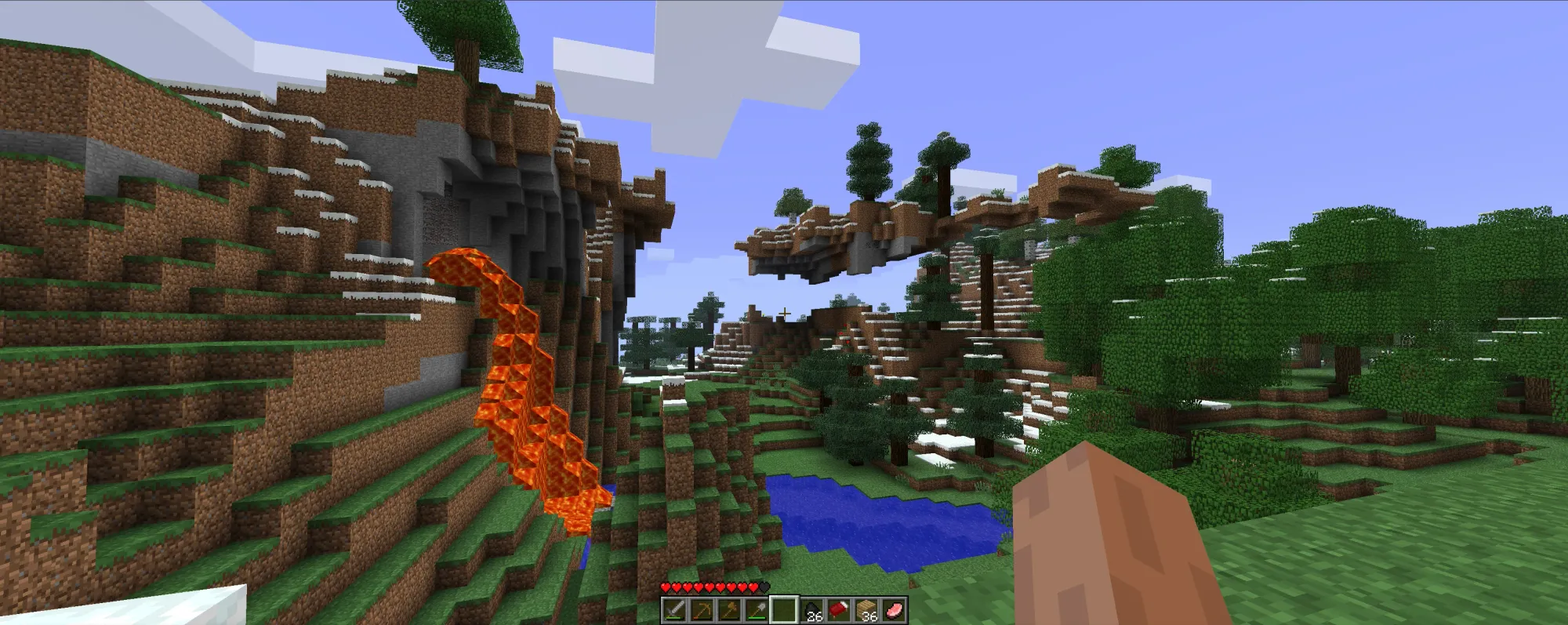Click the first red heart on the health bar
Viewport: 1568px width, 625px height.
[x=665, y=587]
